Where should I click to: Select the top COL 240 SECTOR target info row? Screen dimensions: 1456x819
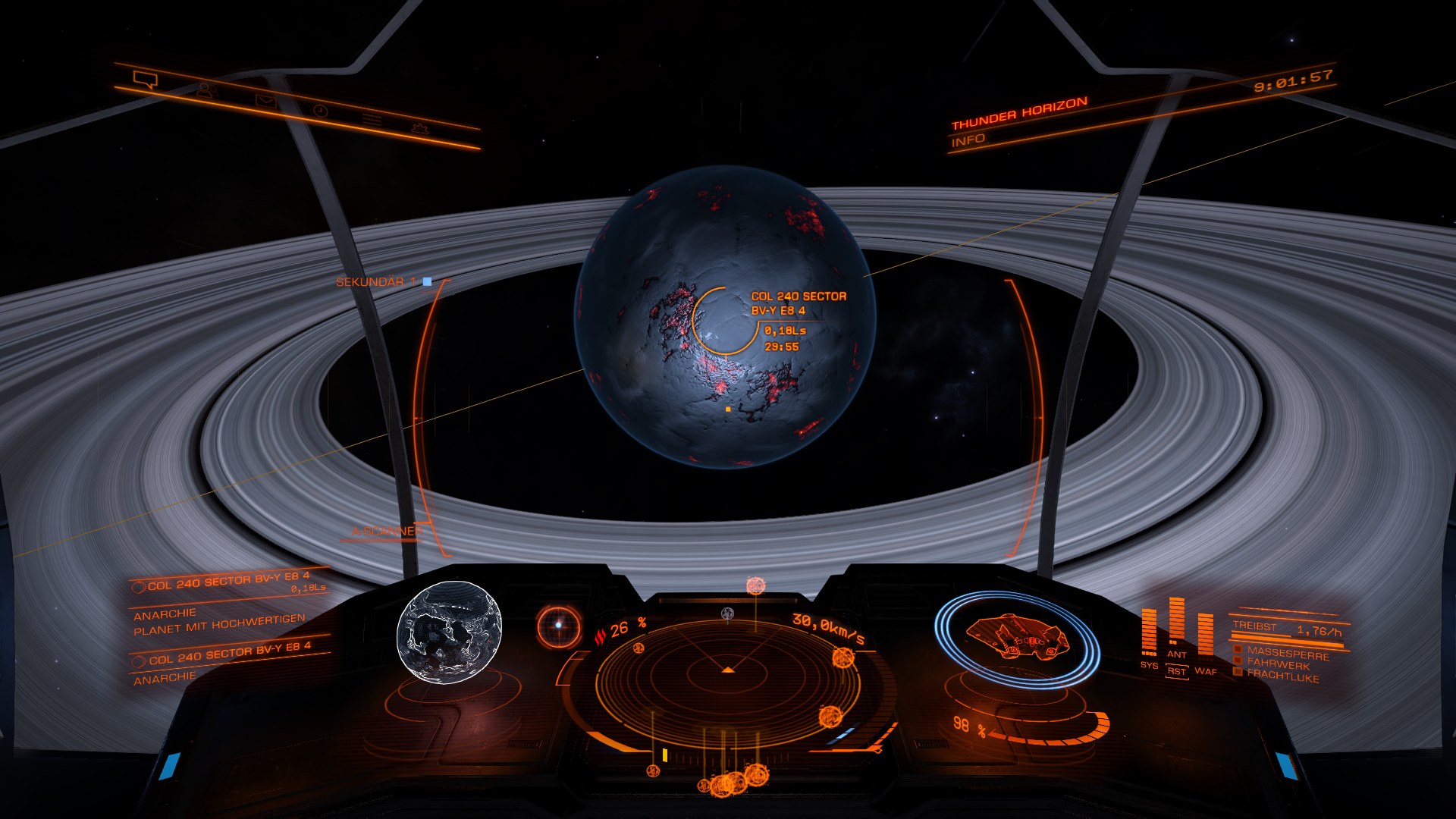coord(227,582)
